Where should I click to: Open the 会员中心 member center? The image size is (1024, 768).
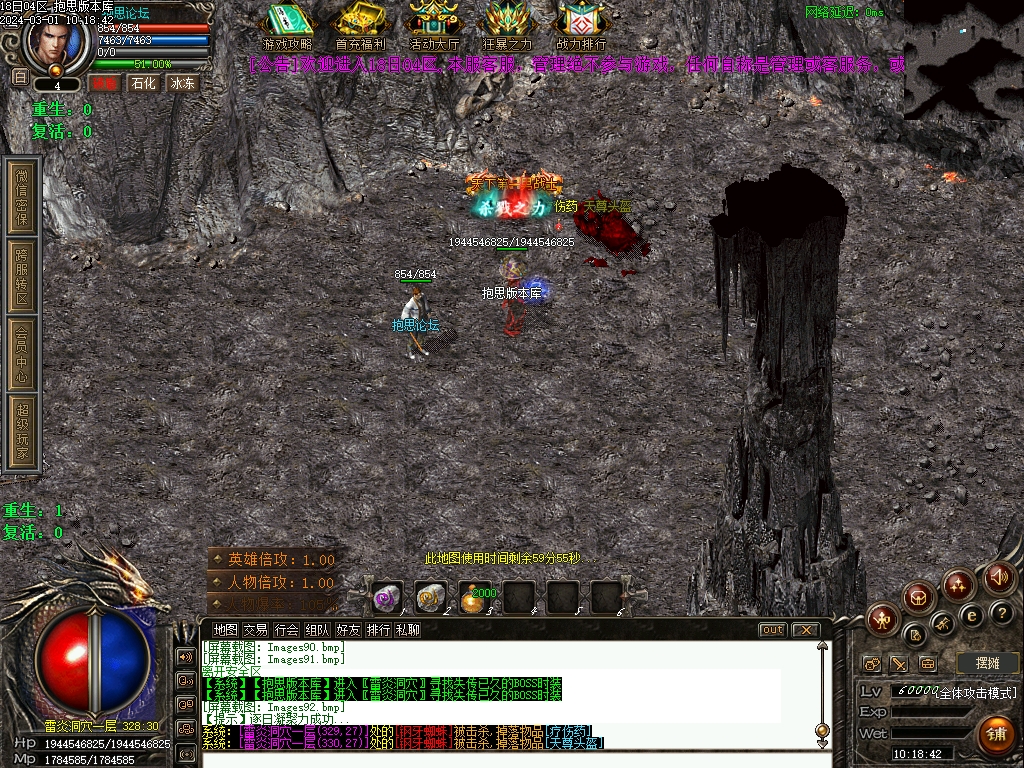pyautogui.click(x=22, y=353)
